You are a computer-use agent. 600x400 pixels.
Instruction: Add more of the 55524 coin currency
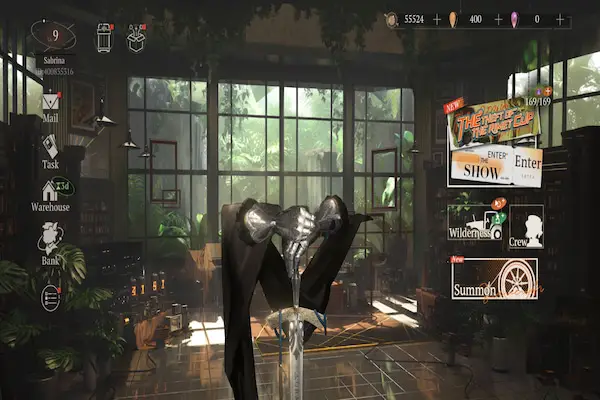point(437,19)
